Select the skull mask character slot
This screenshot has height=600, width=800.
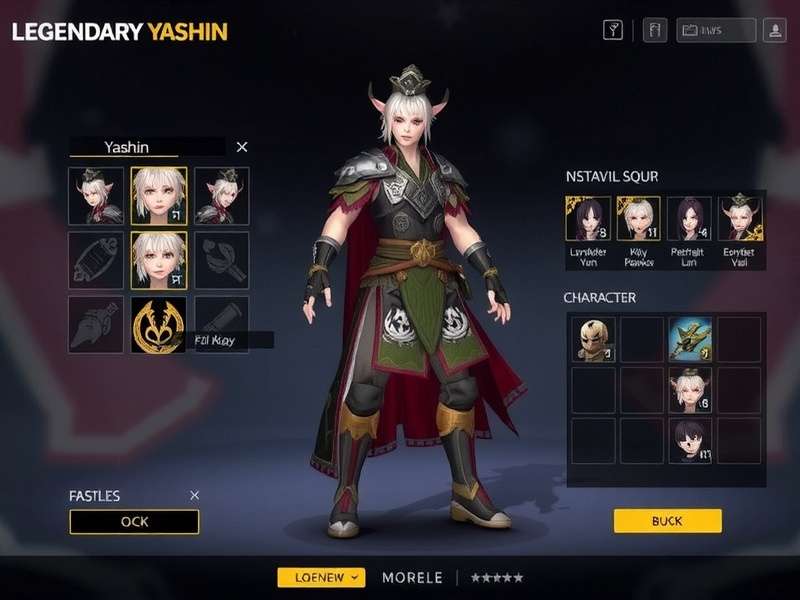coord(594,339)
